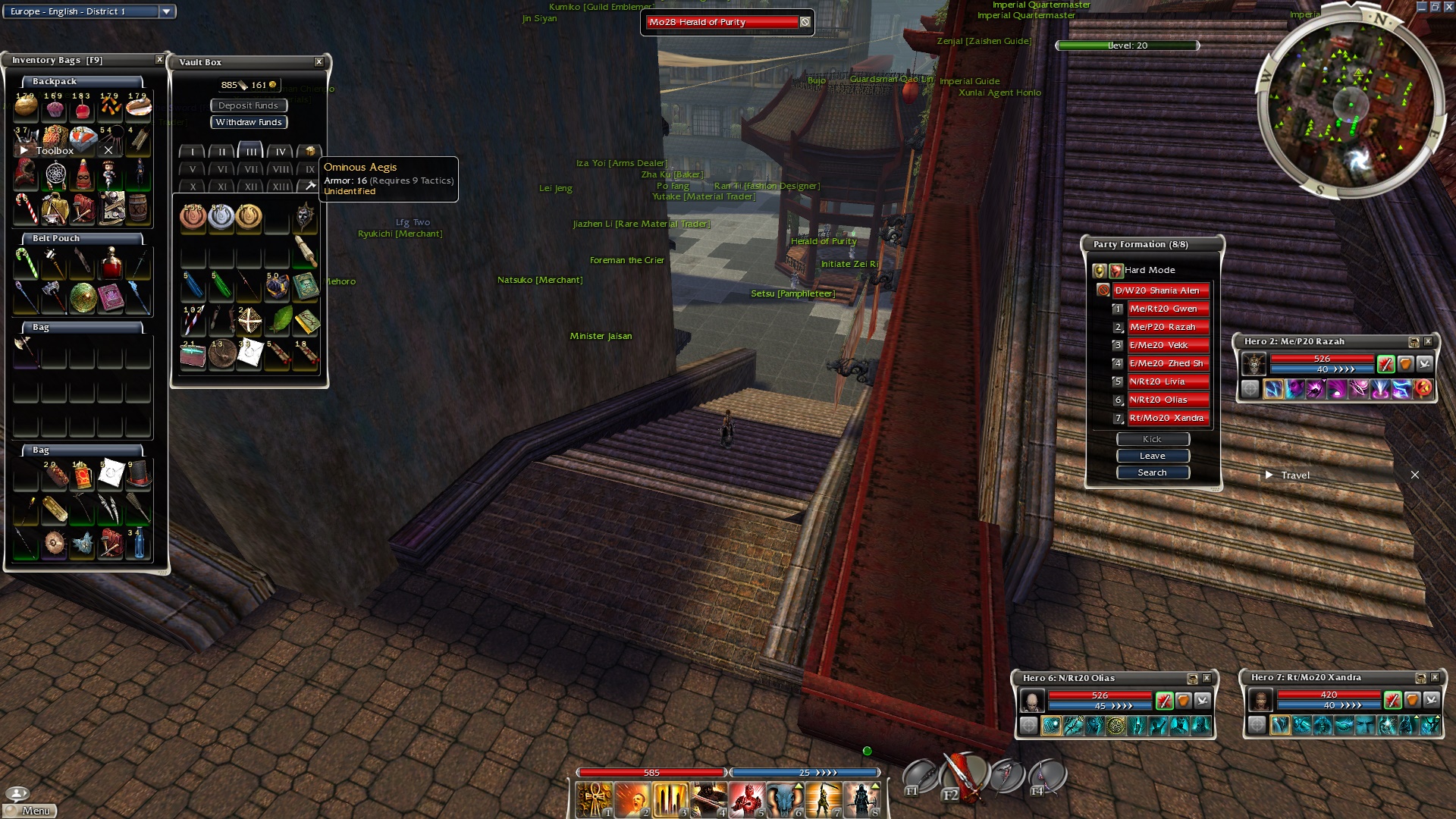Select hero Rt/Mo20 Xandra in party list
The width and height of the screenshot is (1456, 819).
click(x=1168, y=418)
